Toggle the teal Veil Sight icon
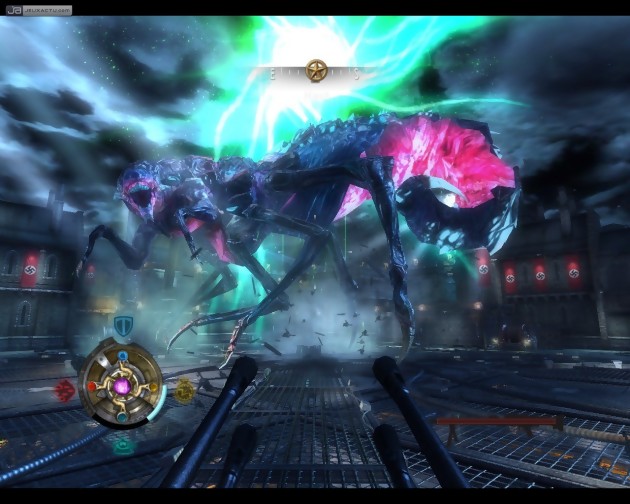The width and height of the screenshot is (630, 504). coord(123,443)
